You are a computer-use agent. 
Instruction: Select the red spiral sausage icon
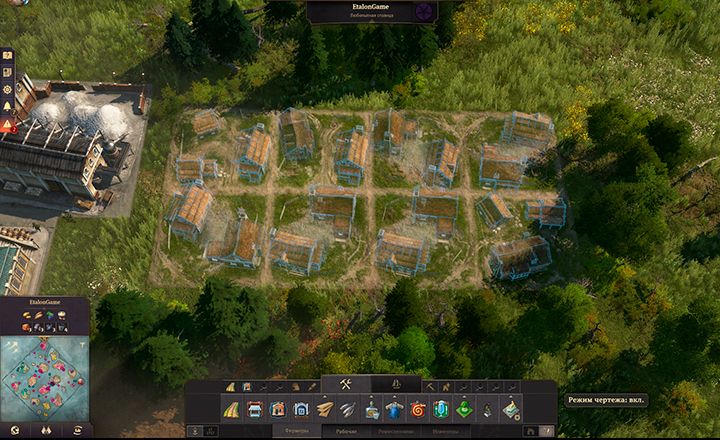click(417, 409)
